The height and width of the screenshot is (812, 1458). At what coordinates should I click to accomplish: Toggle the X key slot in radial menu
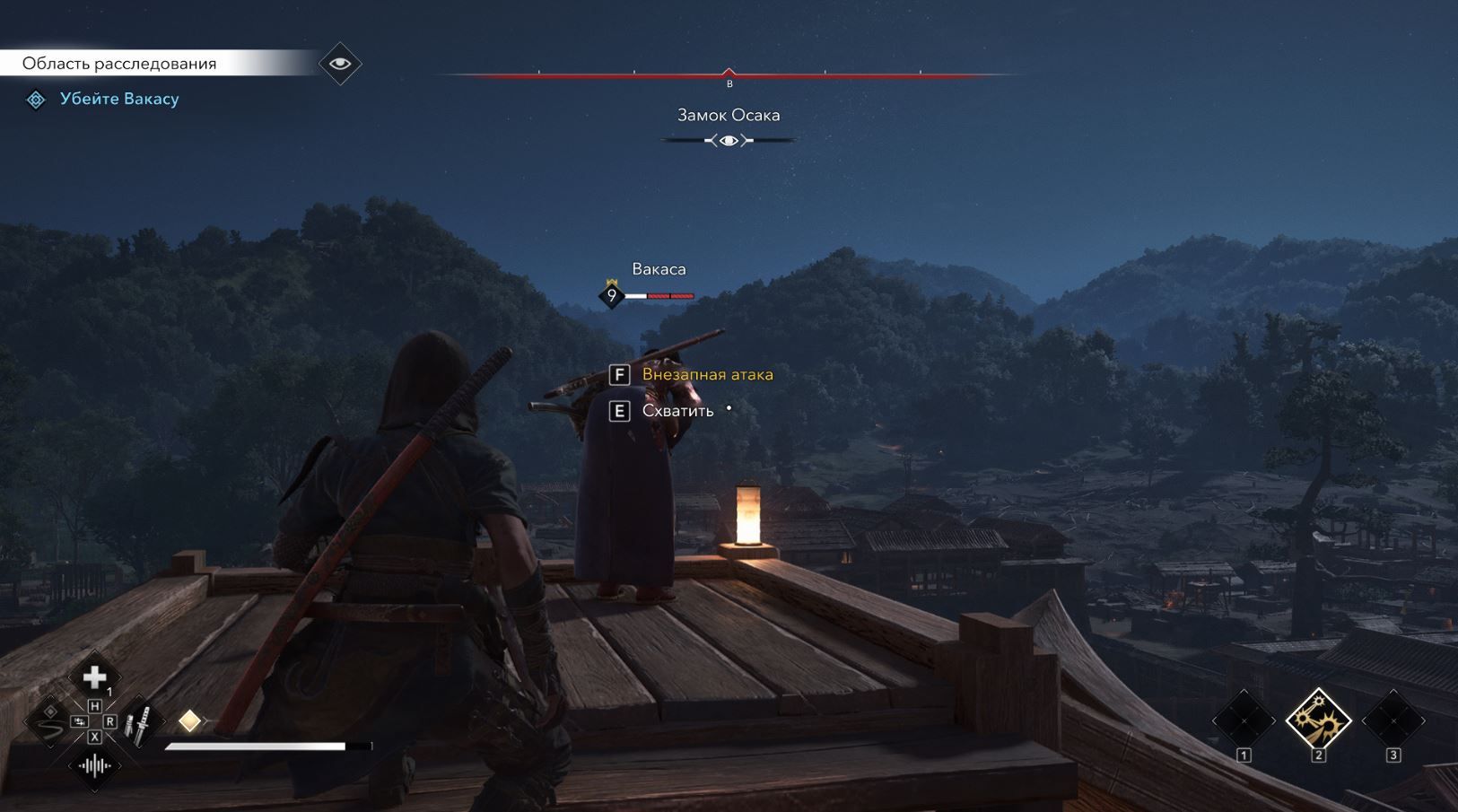coord(94,736)
